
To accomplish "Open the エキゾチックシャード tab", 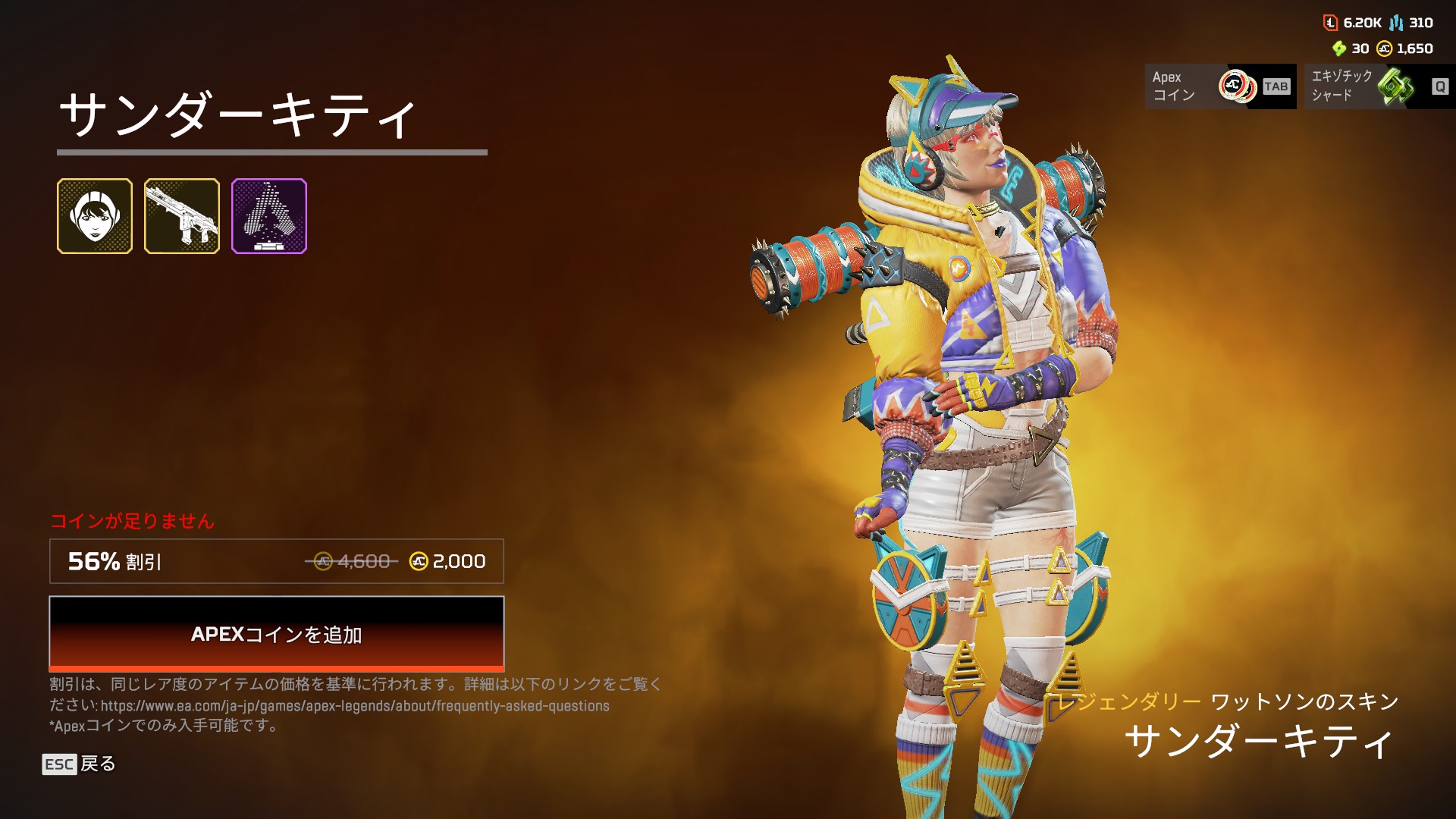I will [1379, 86].
